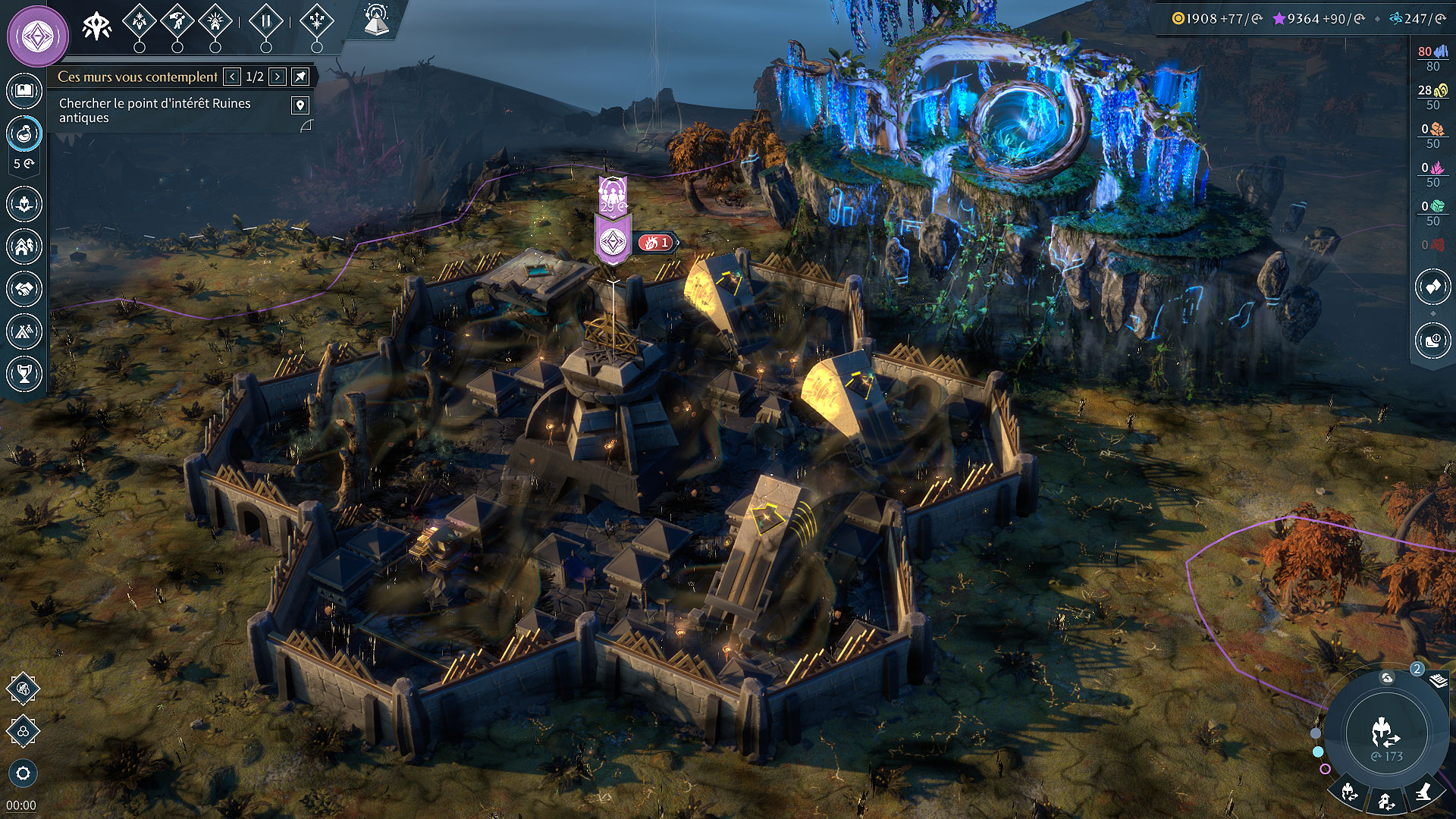The height and width of the screenshot is (819, 1456).
Task: Pin the 'Ces murs vous contemplent' quest
Action: tap(301, 77)
